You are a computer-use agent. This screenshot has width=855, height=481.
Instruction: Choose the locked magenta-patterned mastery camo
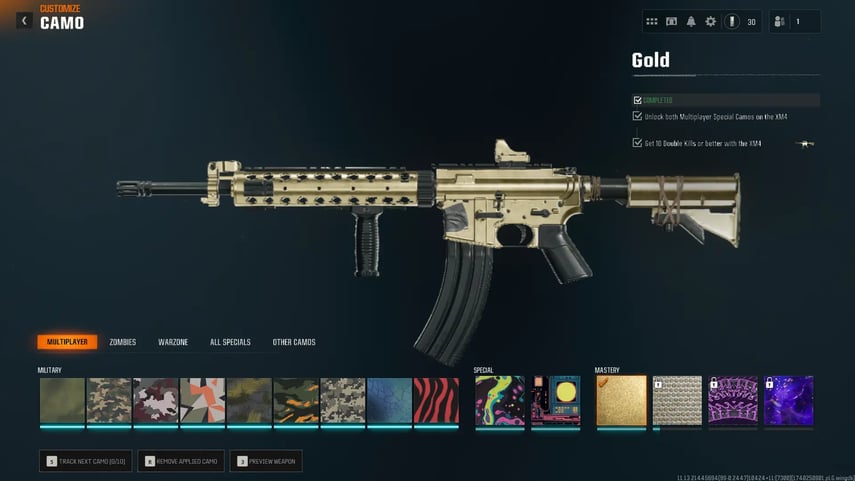point(733,400)
